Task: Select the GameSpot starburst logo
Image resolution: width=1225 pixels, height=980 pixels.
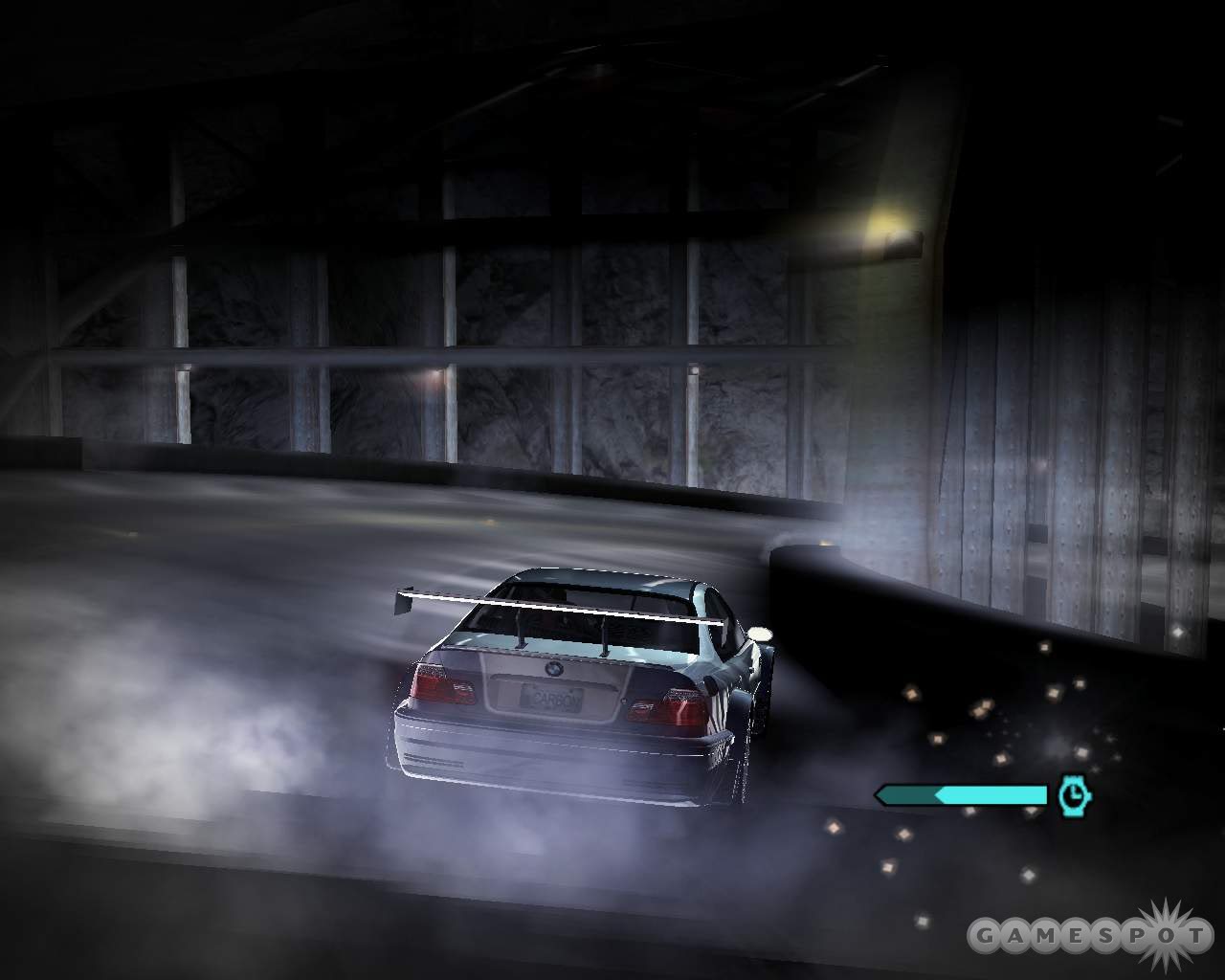Action: tap(1164, 931)
